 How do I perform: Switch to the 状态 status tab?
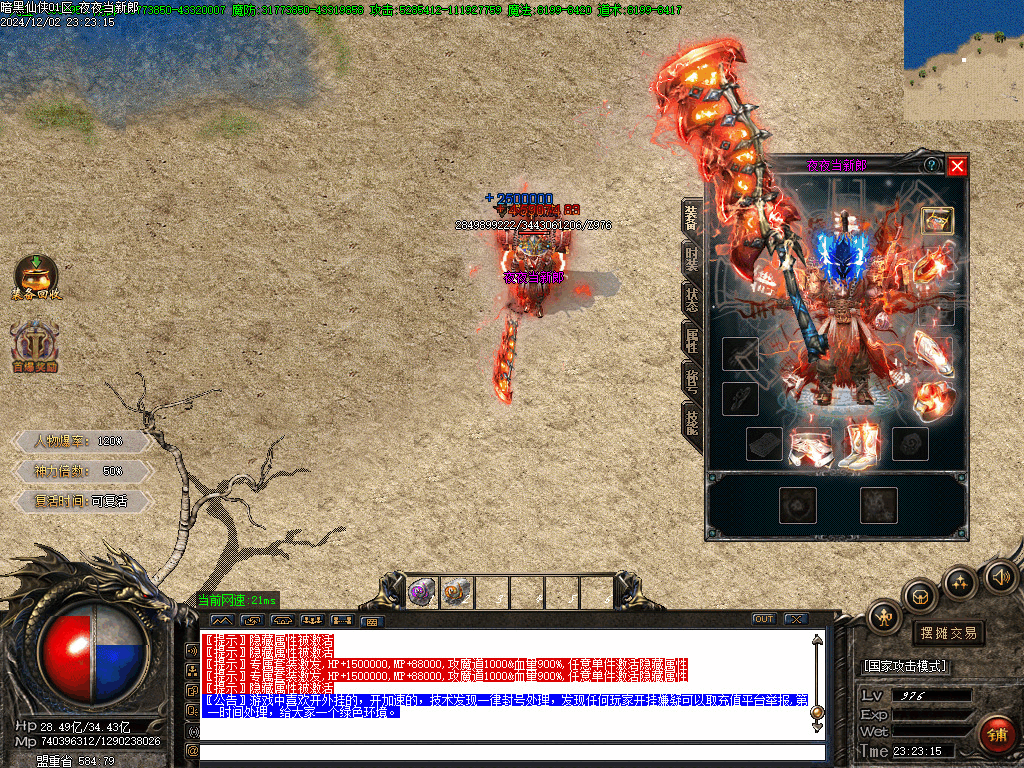[x=692, y=299]
